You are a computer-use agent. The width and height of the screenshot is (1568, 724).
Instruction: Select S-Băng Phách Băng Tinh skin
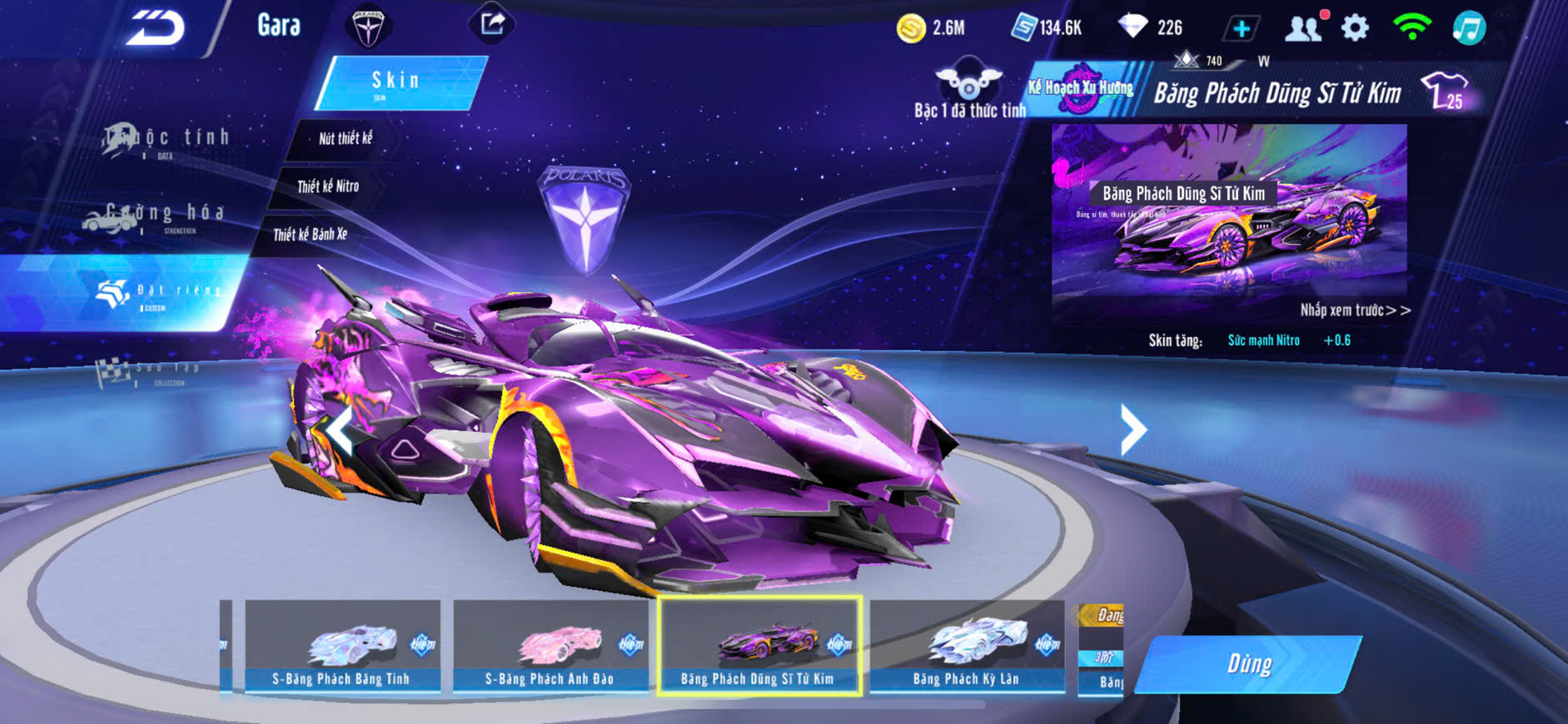tap(341, 646)
